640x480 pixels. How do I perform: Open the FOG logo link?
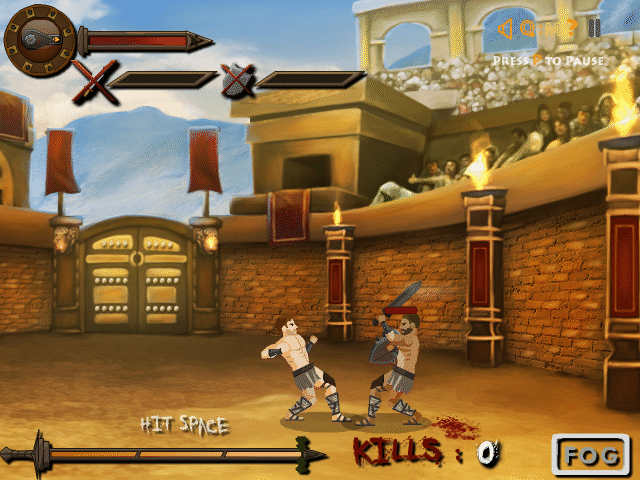point(592,455)
